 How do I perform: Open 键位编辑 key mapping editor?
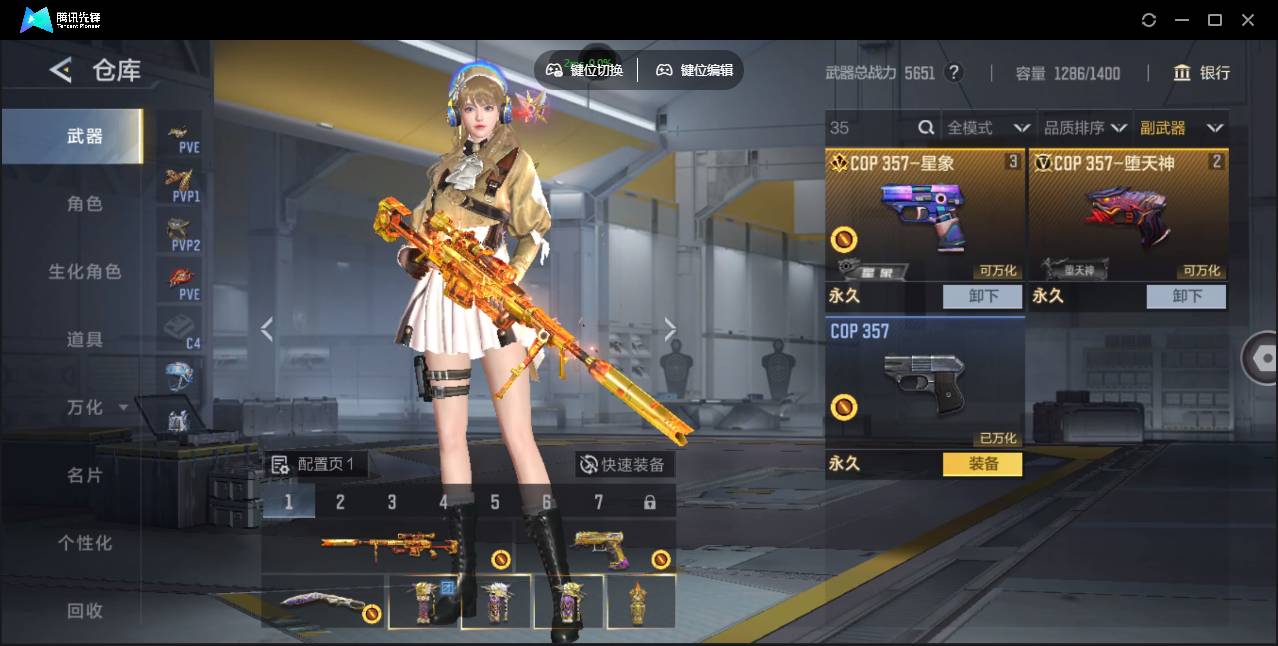695,70
